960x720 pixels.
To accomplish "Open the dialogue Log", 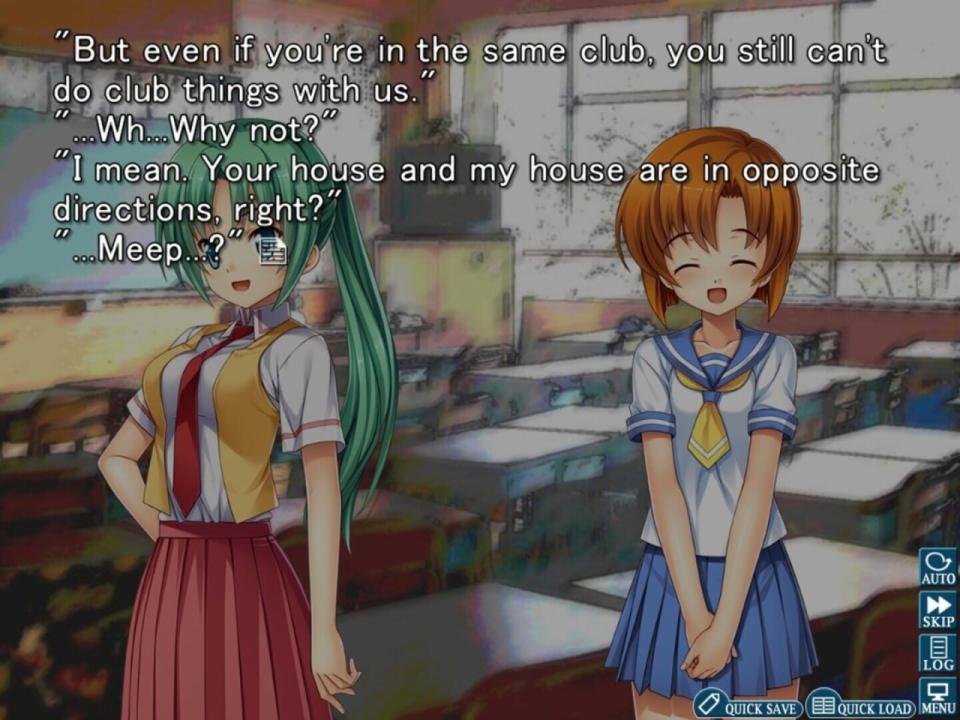I will 938,654.
